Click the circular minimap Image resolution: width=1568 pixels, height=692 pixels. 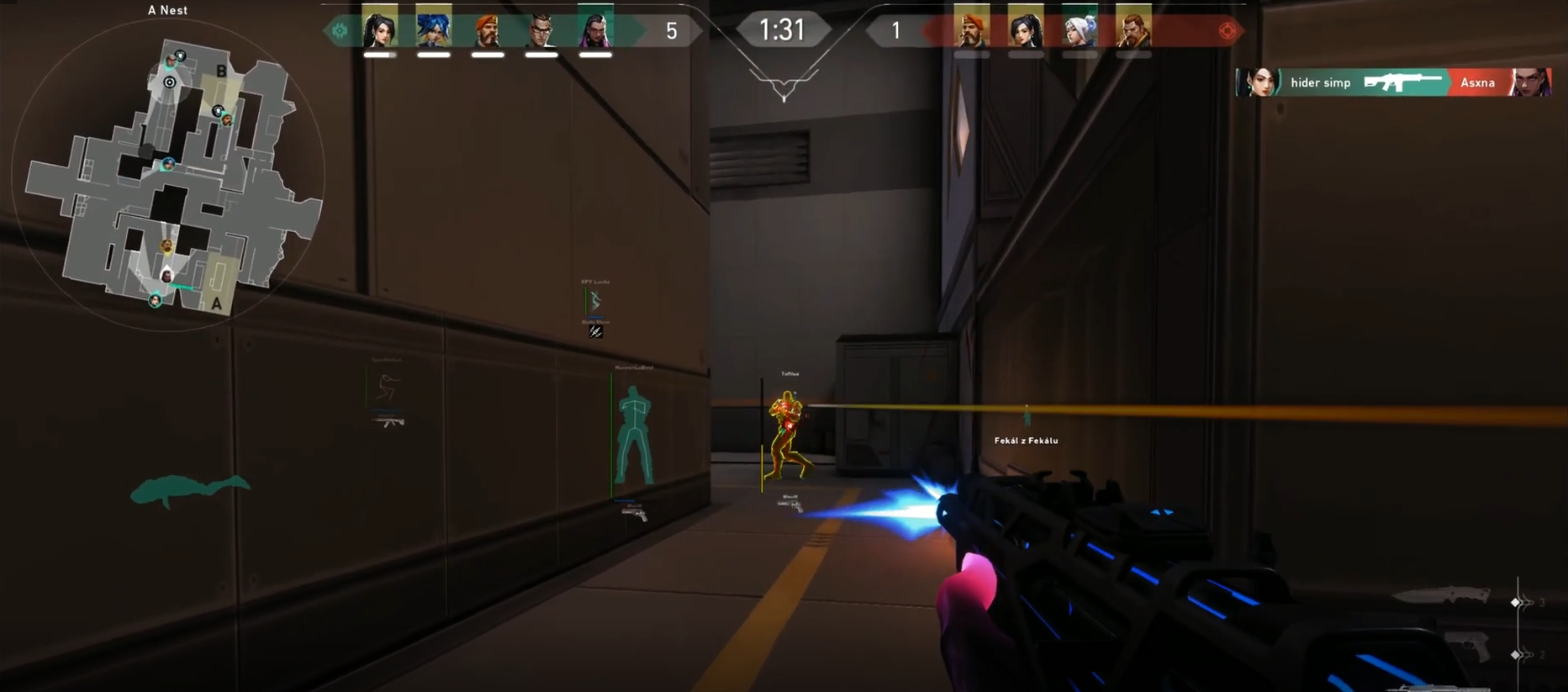click(x=168, y=175)
